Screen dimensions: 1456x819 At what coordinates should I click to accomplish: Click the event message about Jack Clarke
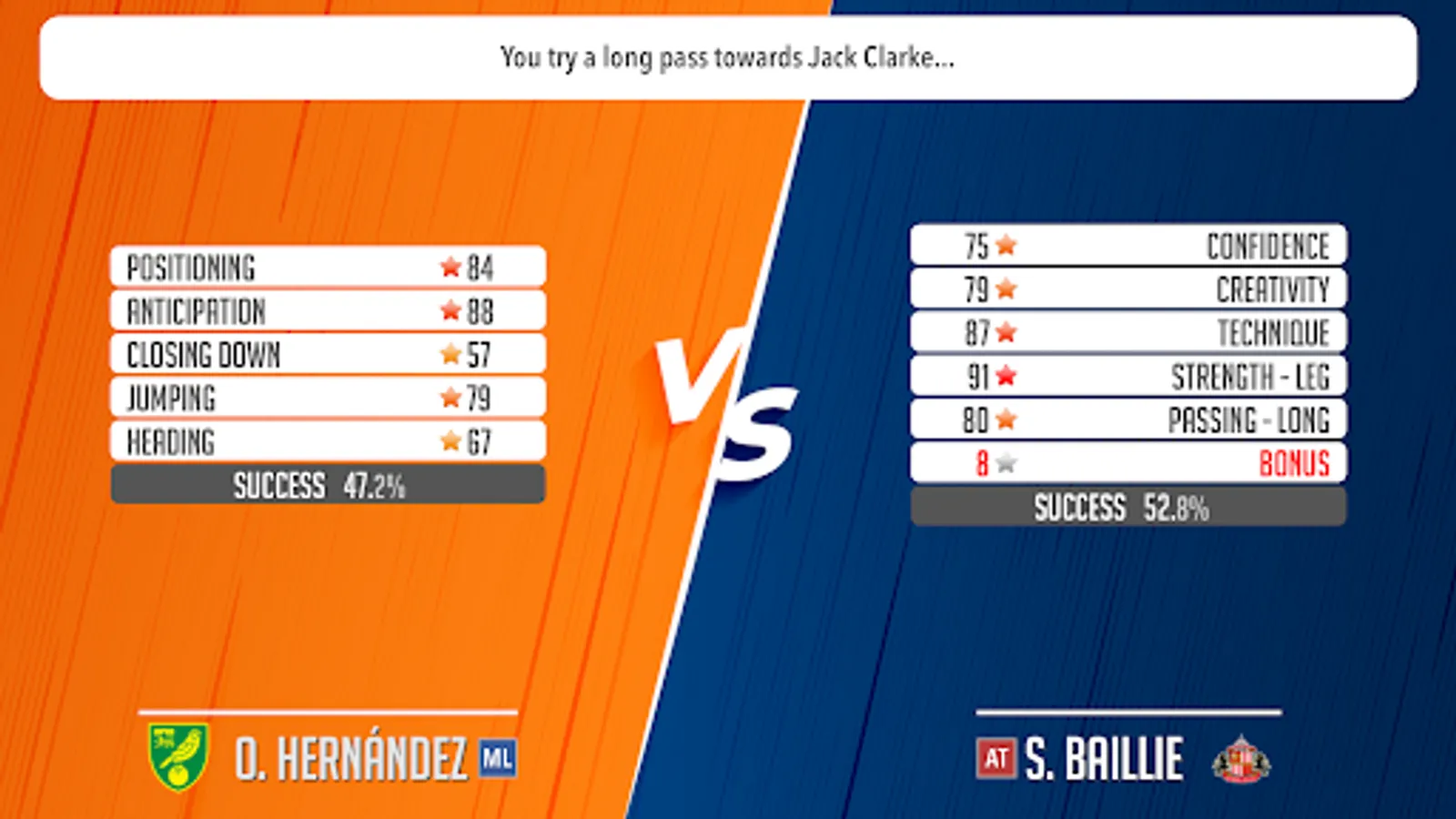[728, 61]
